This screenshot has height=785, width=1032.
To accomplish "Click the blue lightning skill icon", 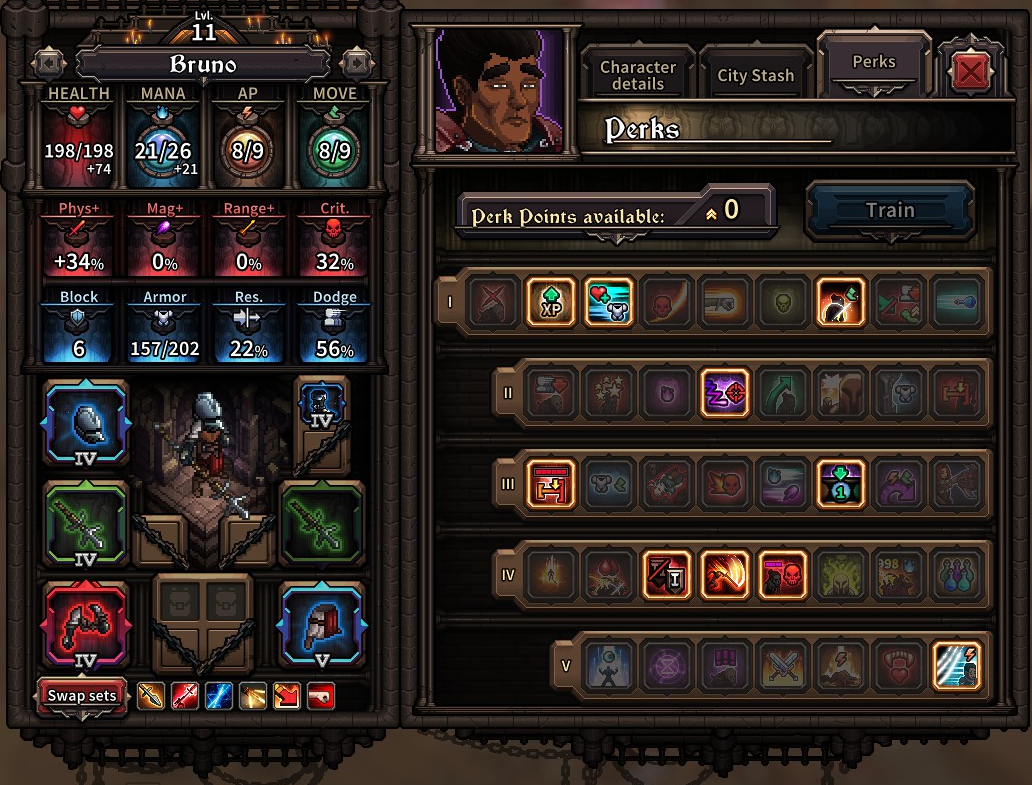I will [x=218, y=696].
